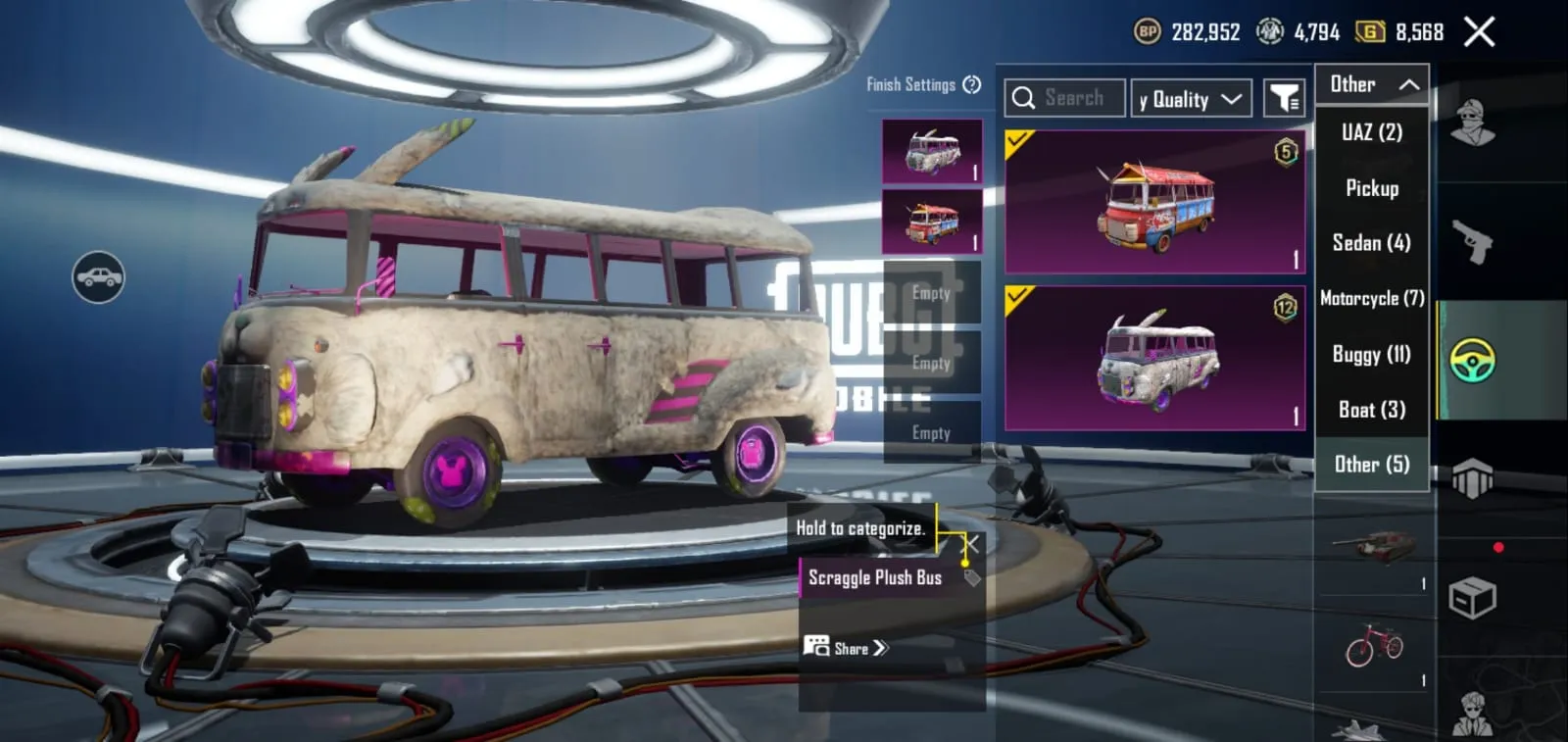
Task: Select the Buggy (11) category
Action: pos(1372,354)
